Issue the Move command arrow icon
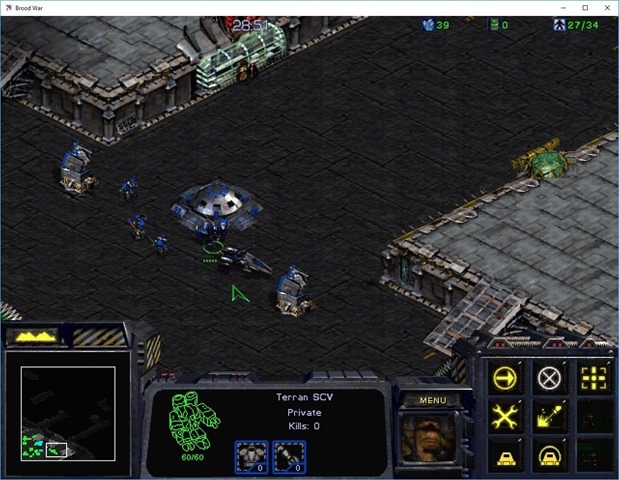619x480 pixels. pos(505,378)
